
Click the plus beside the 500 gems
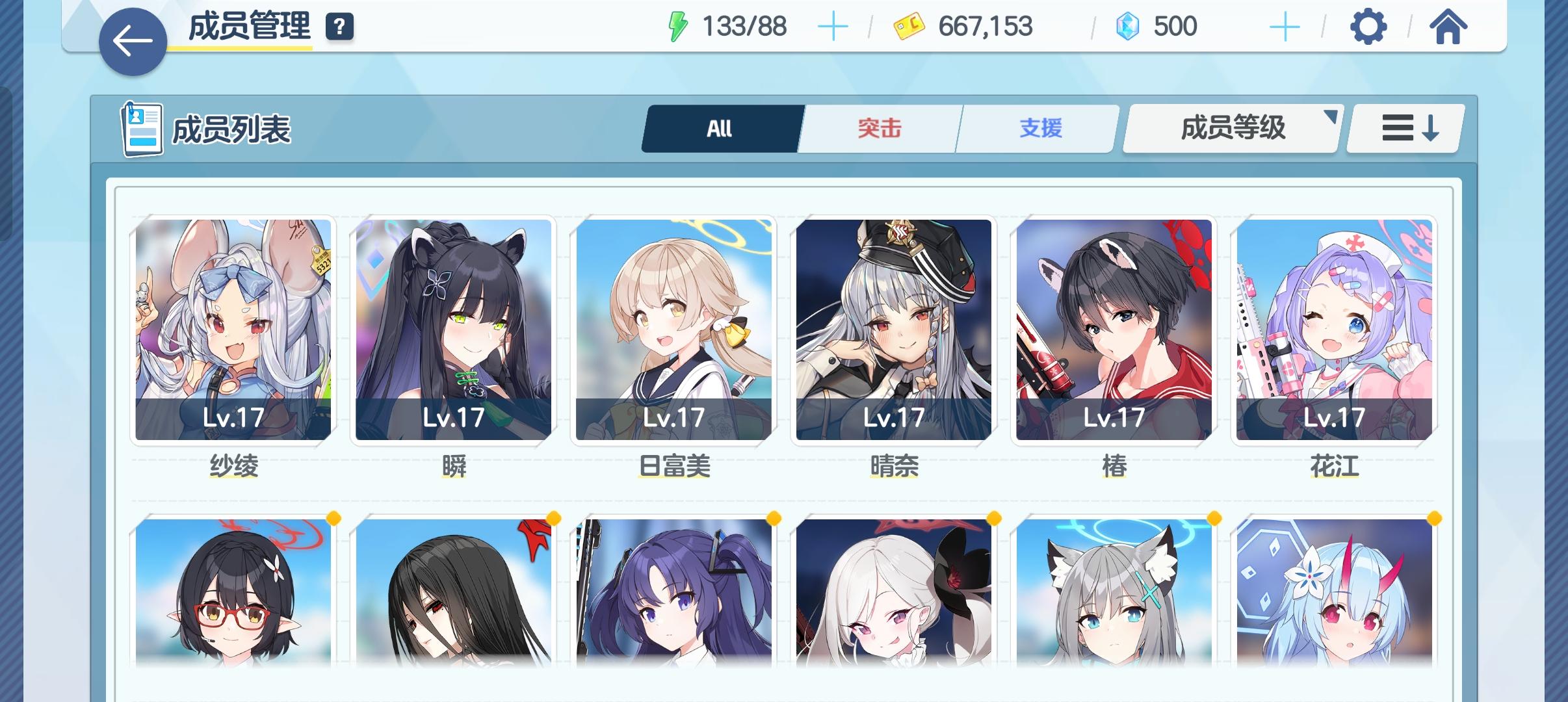[x=1284, y=27]
